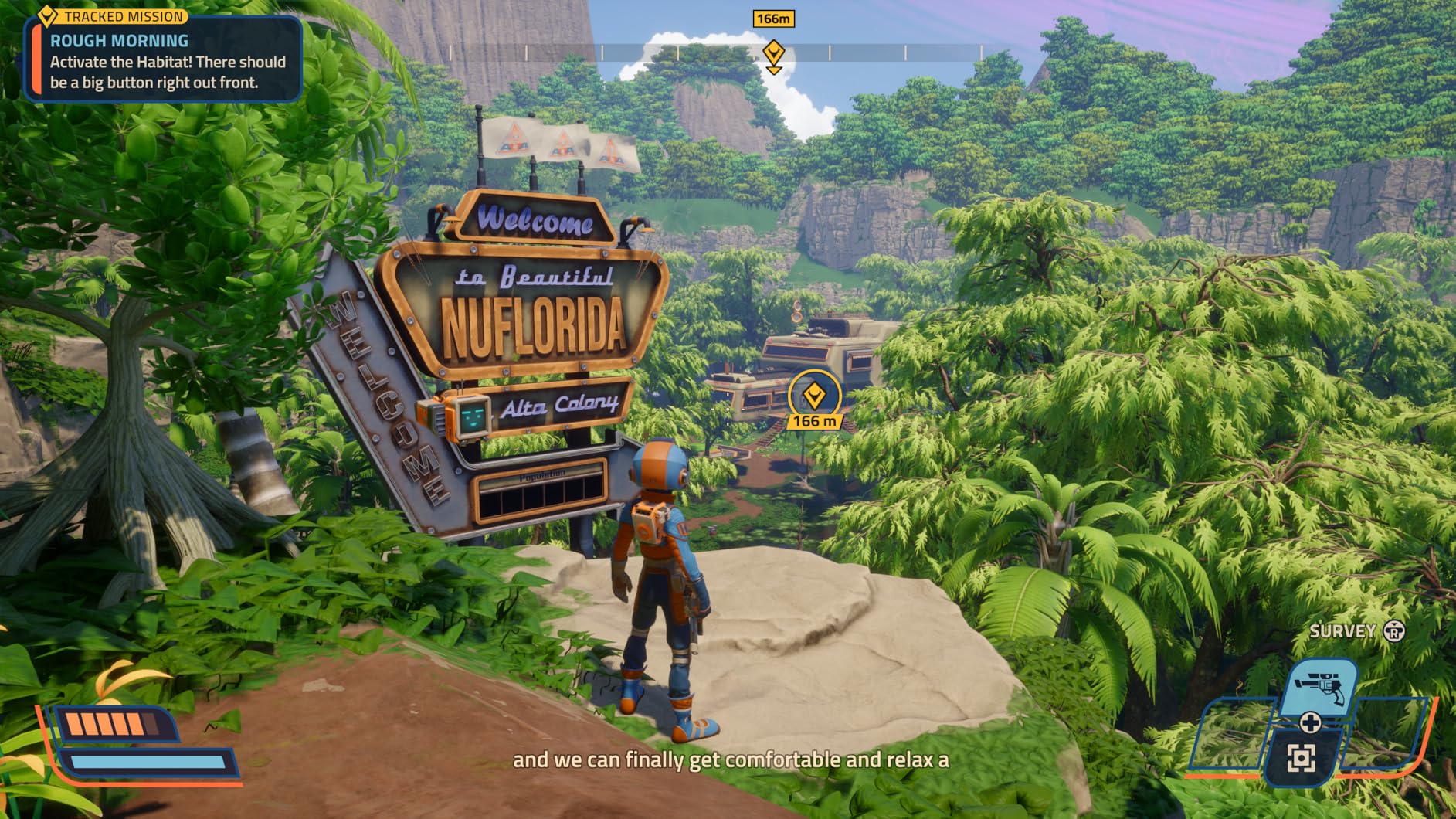The image size is (1456, 819).
Task: Activate the scanner frame icon
Action: [x=1301, y=758]
